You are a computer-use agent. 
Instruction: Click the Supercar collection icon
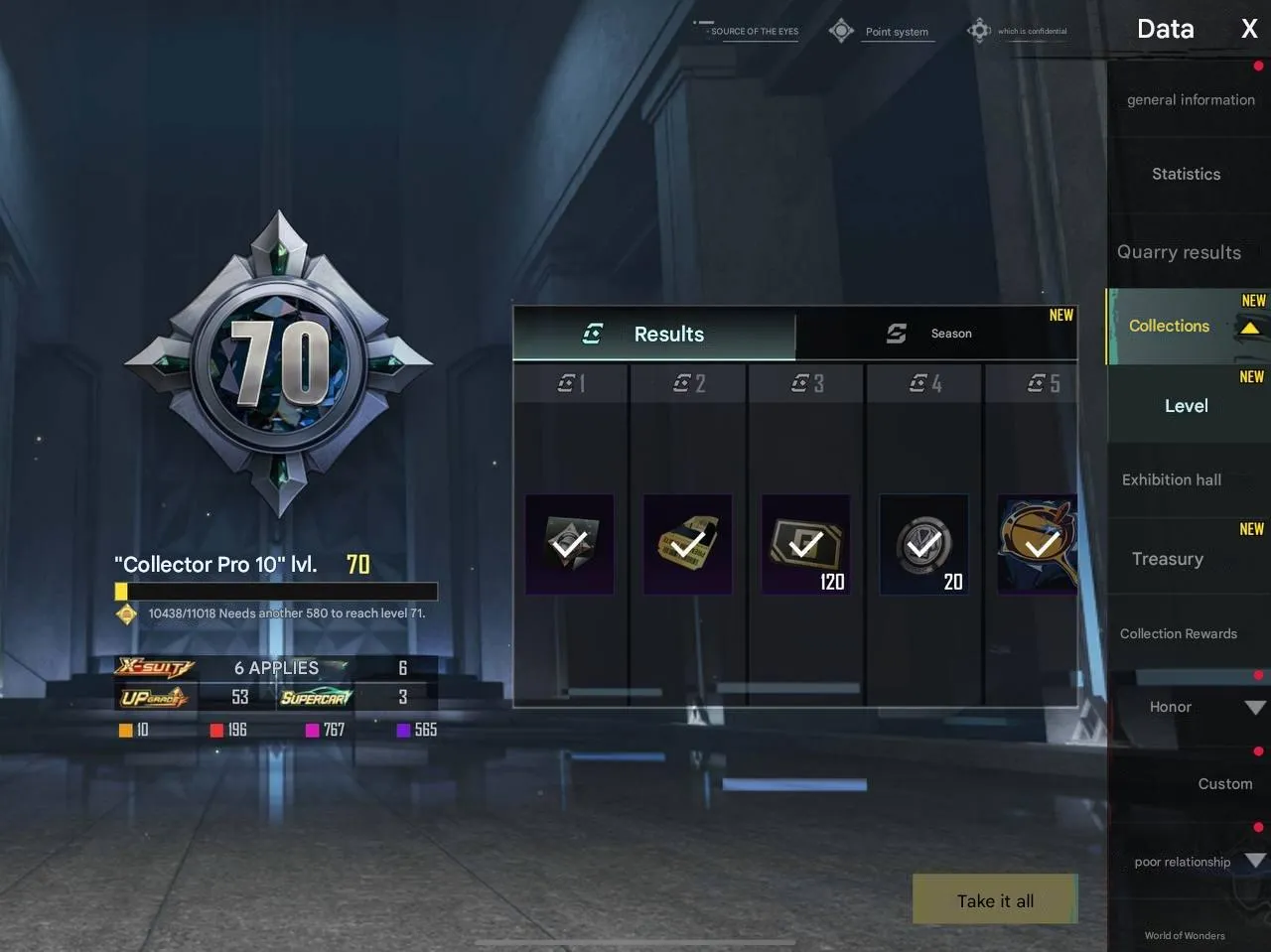click(316, 697)
